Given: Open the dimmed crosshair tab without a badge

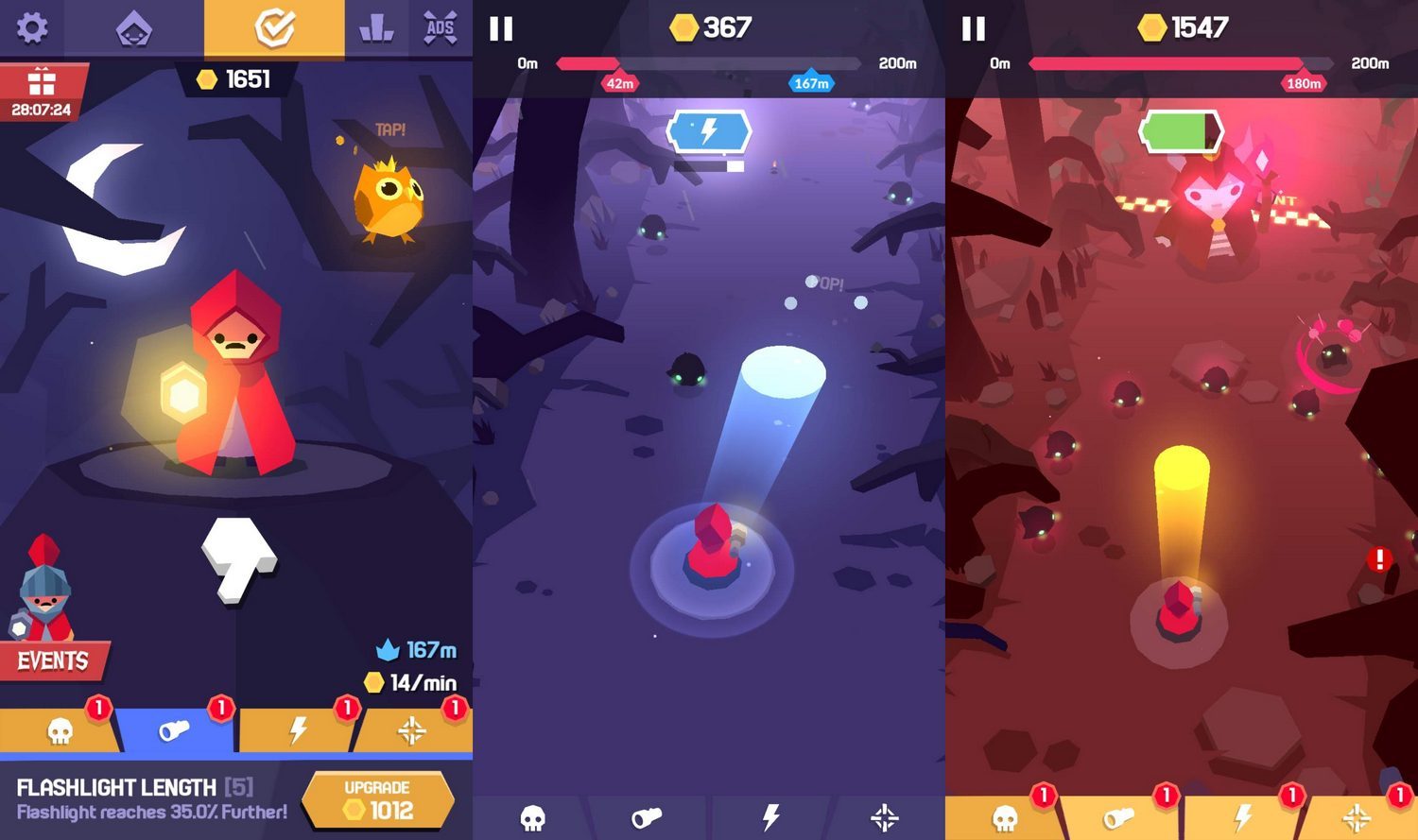Looking at the screenshot, I should 884,817.
